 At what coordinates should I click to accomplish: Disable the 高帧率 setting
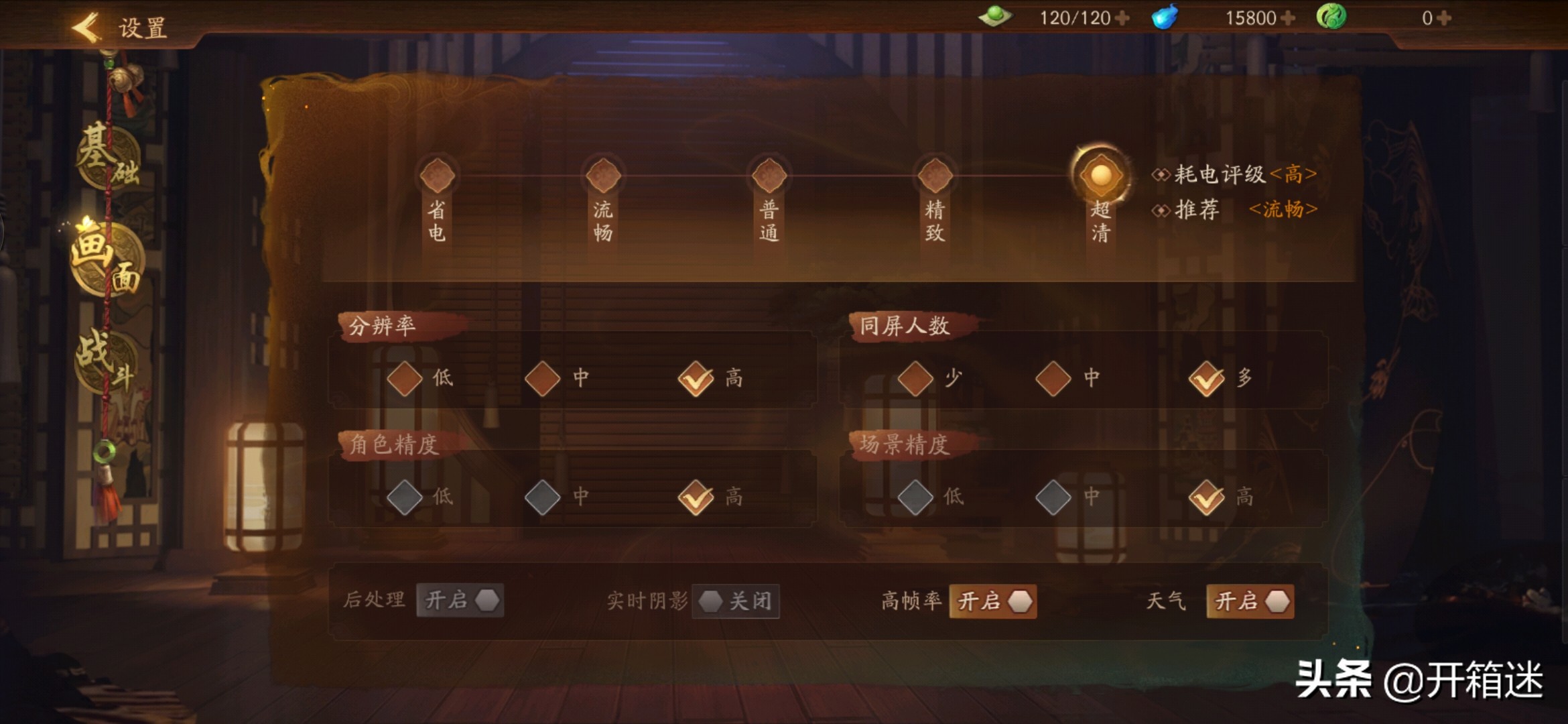coord(993,601)
